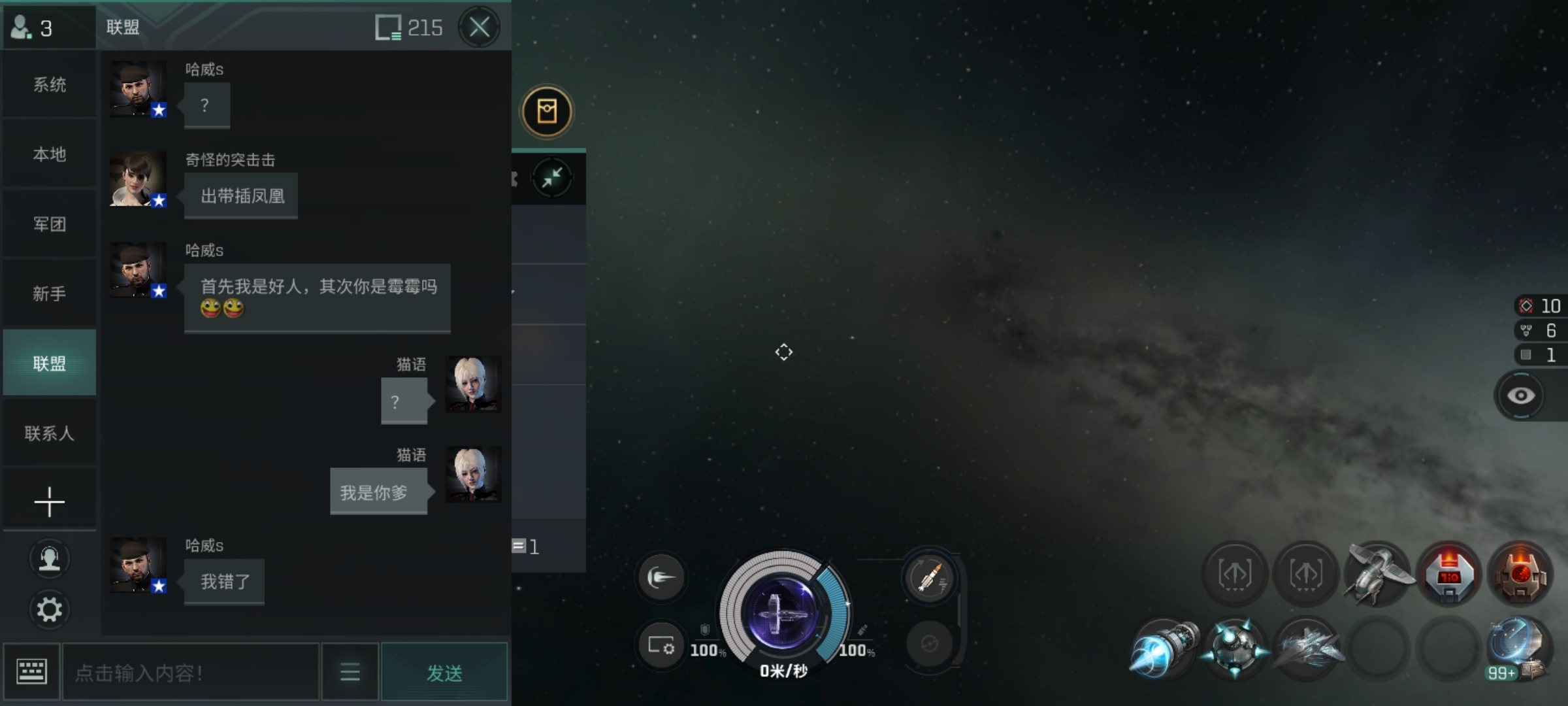
Task: View 哈威s player avatar in first message
Action: point(138,90)
